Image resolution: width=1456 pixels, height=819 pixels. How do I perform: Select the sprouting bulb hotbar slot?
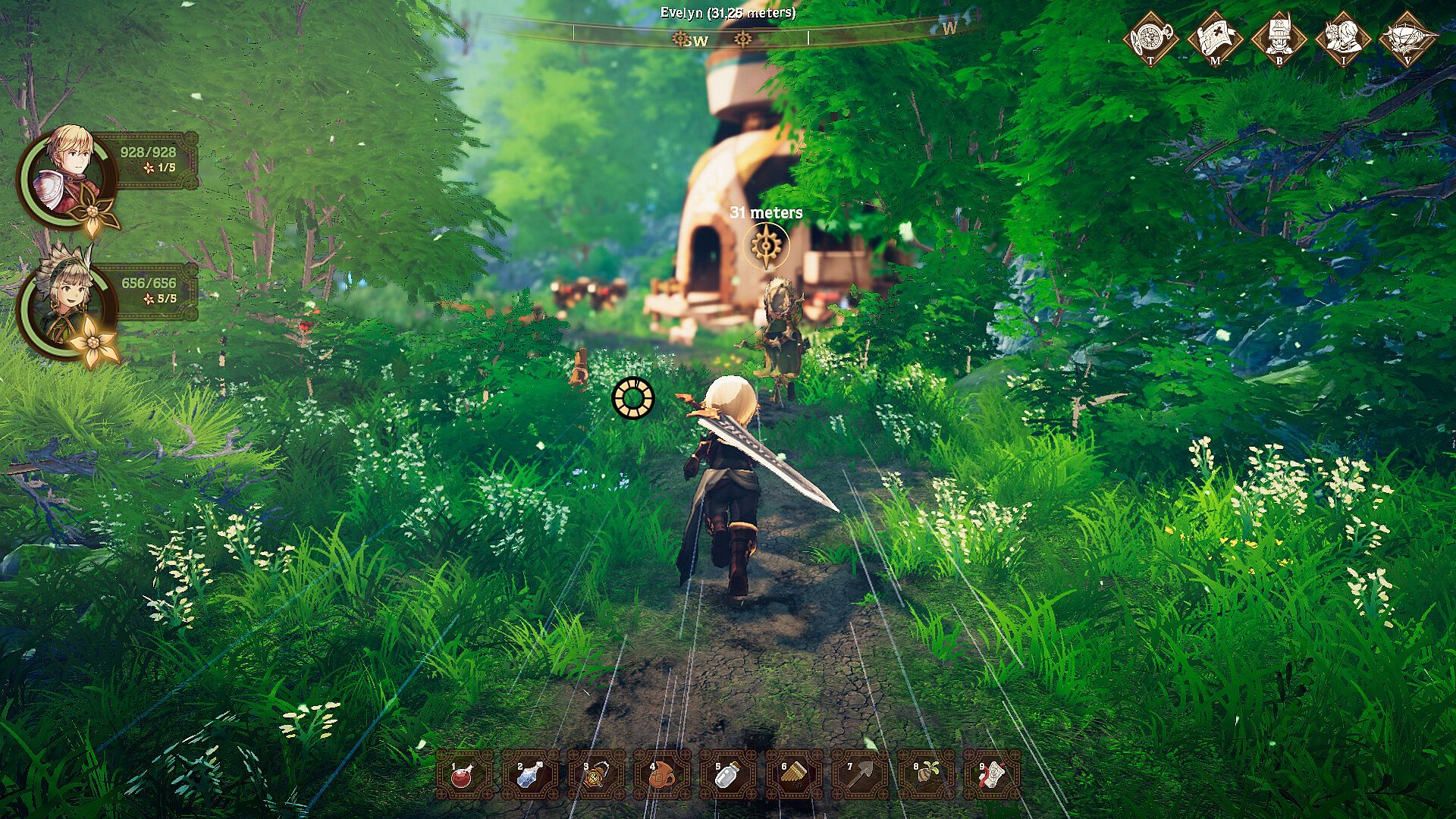pyautogui.click(x=925, y=775)
